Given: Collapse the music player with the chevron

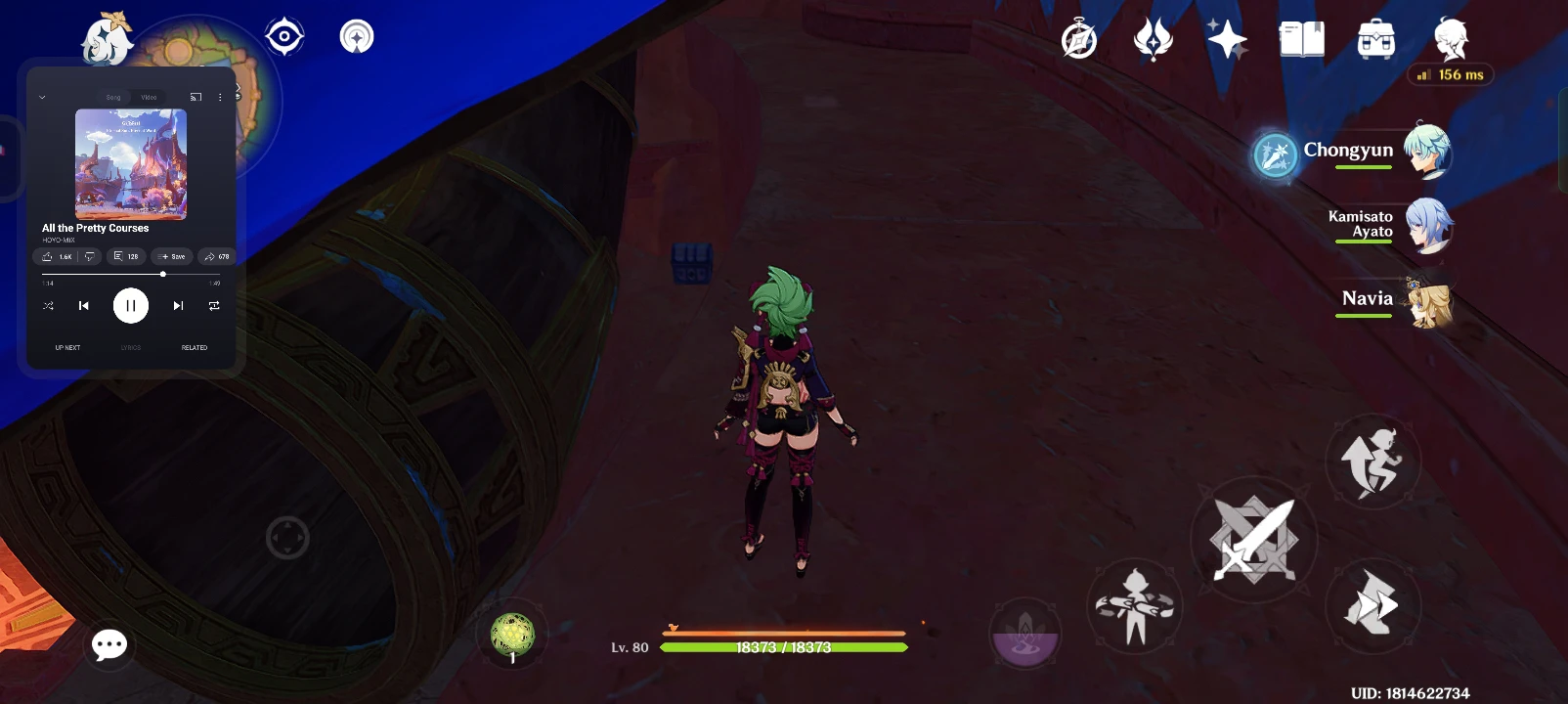Looking at the screenshot, I should tap(41, 97).
